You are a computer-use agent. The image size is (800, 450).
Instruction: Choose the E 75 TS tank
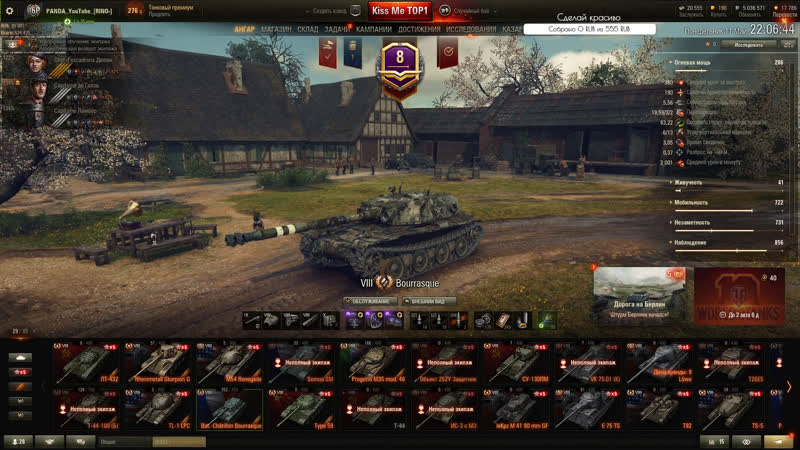(586, 409)
